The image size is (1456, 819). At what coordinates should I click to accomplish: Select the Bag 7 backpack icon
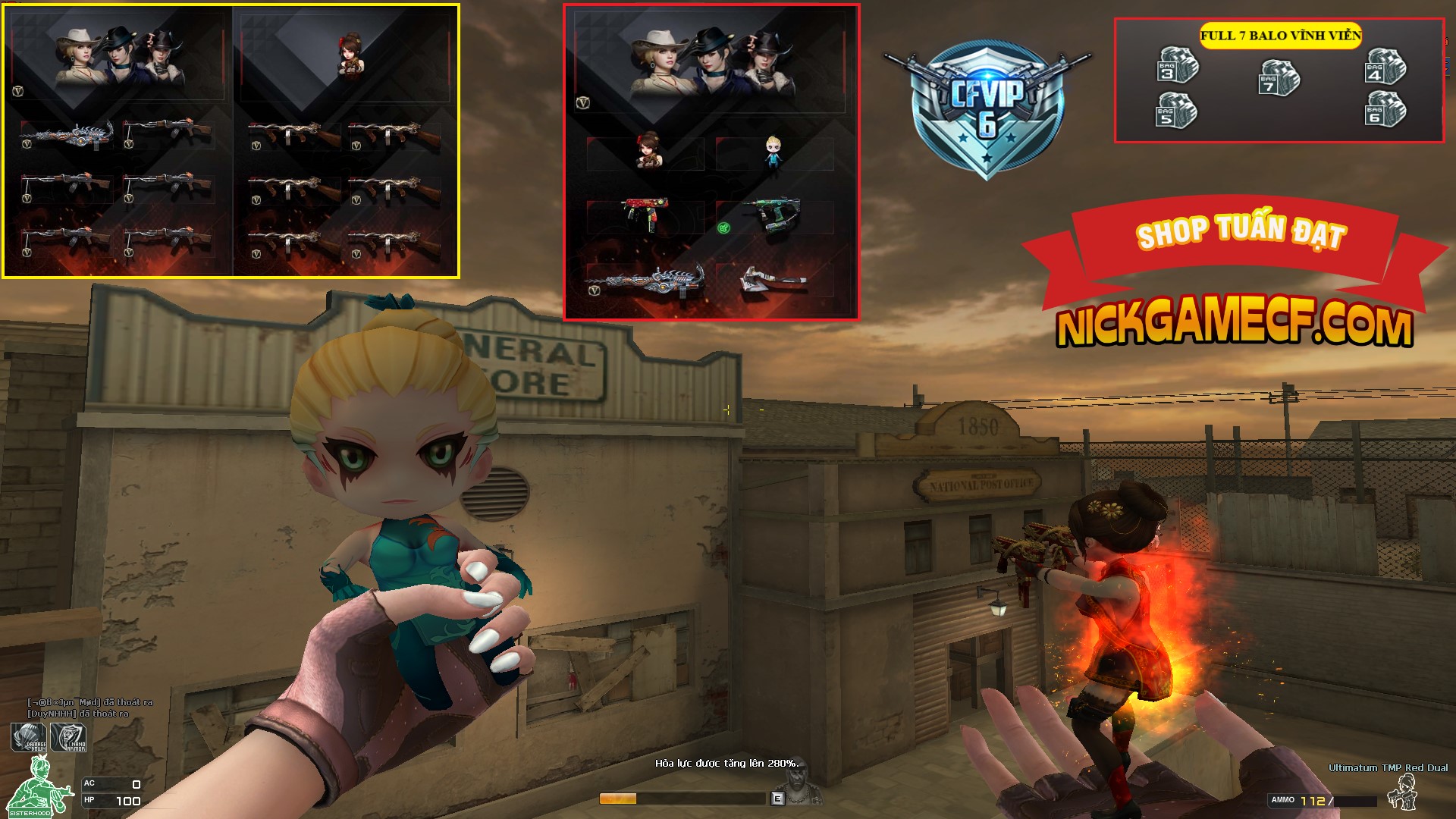click(x=1279, y=77)
